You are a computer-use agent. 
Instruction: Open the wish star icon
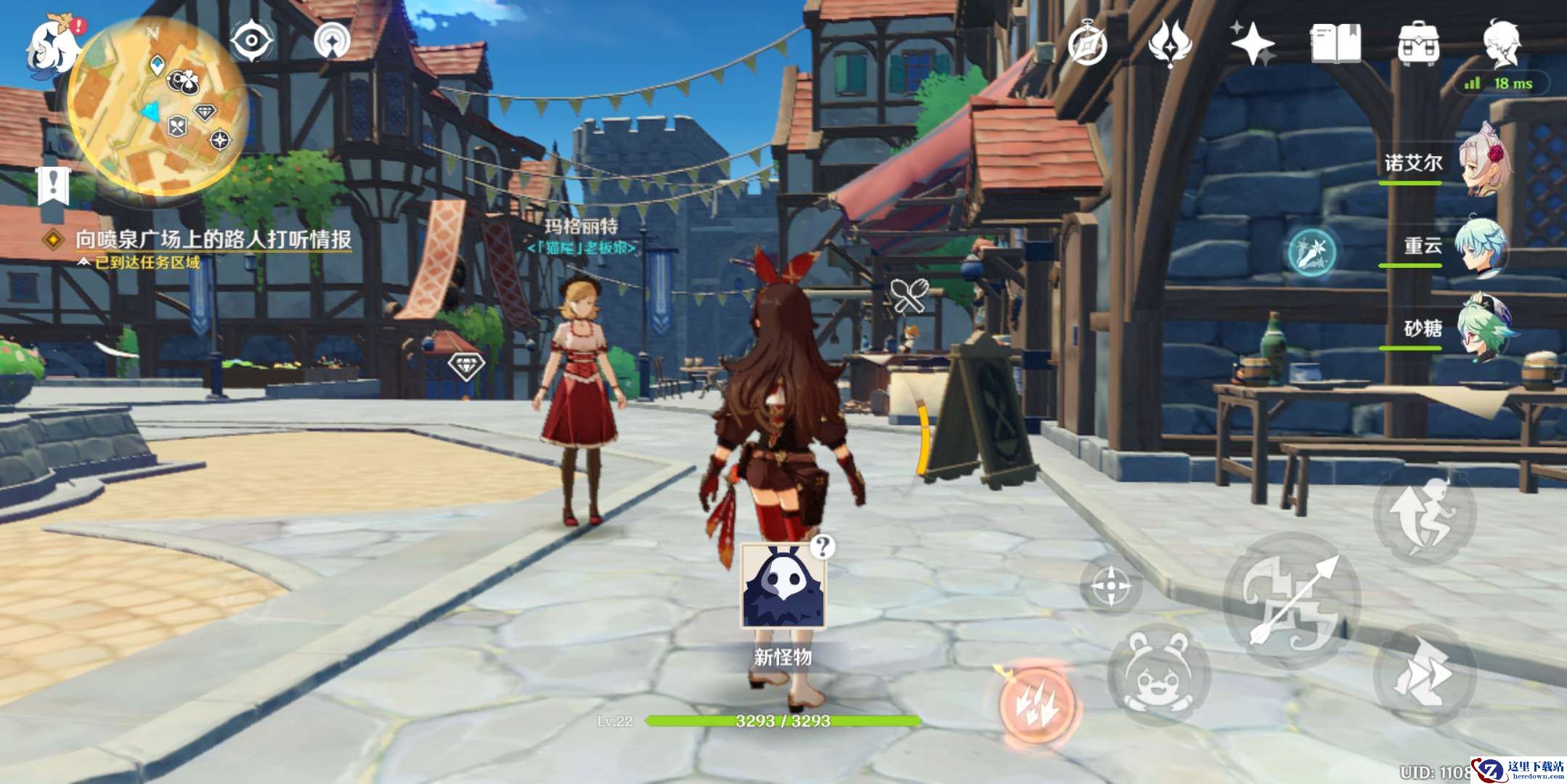1253,44
